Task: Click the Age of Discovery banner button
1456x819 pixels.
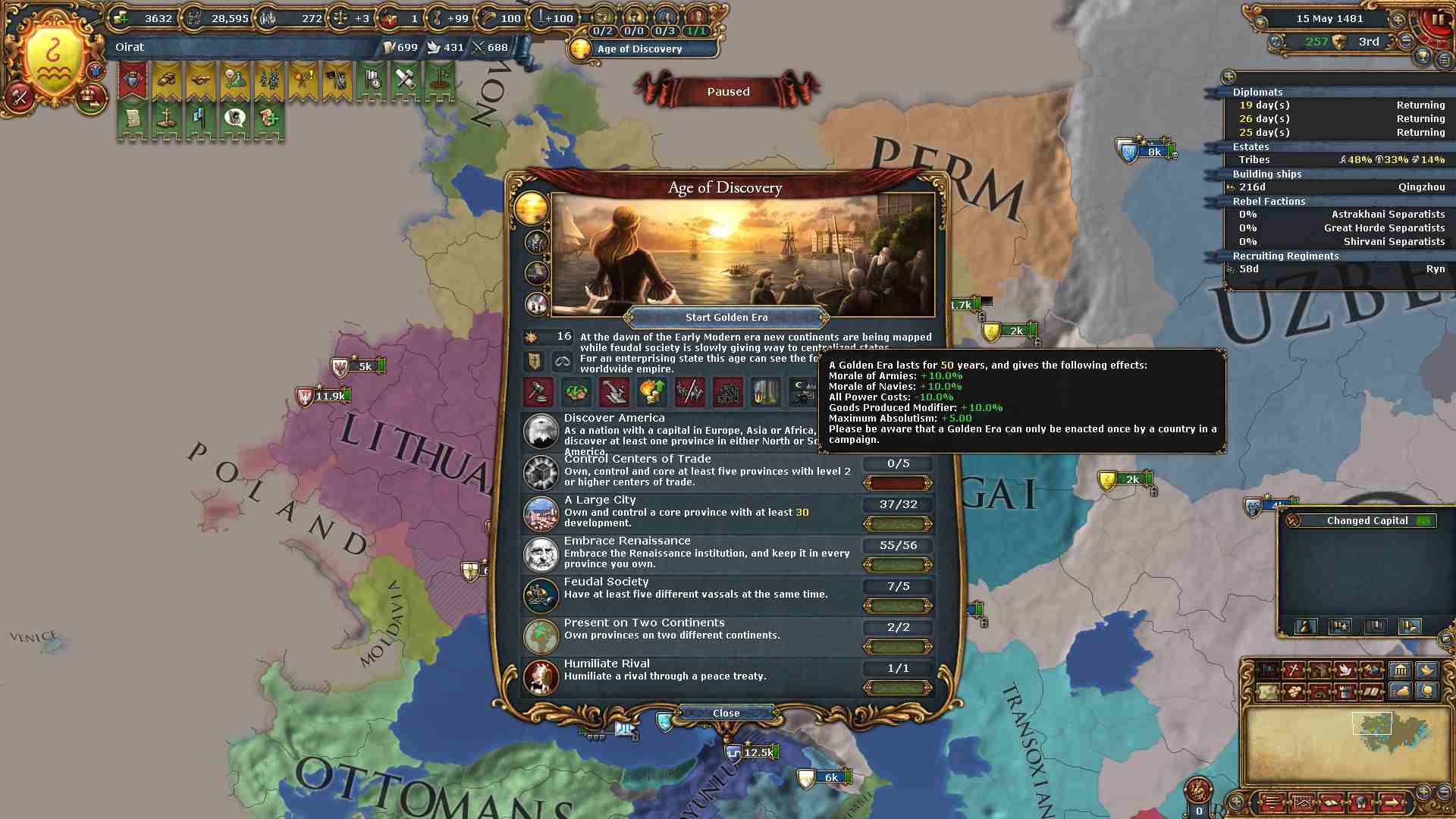Action: [x=641, y=49]
